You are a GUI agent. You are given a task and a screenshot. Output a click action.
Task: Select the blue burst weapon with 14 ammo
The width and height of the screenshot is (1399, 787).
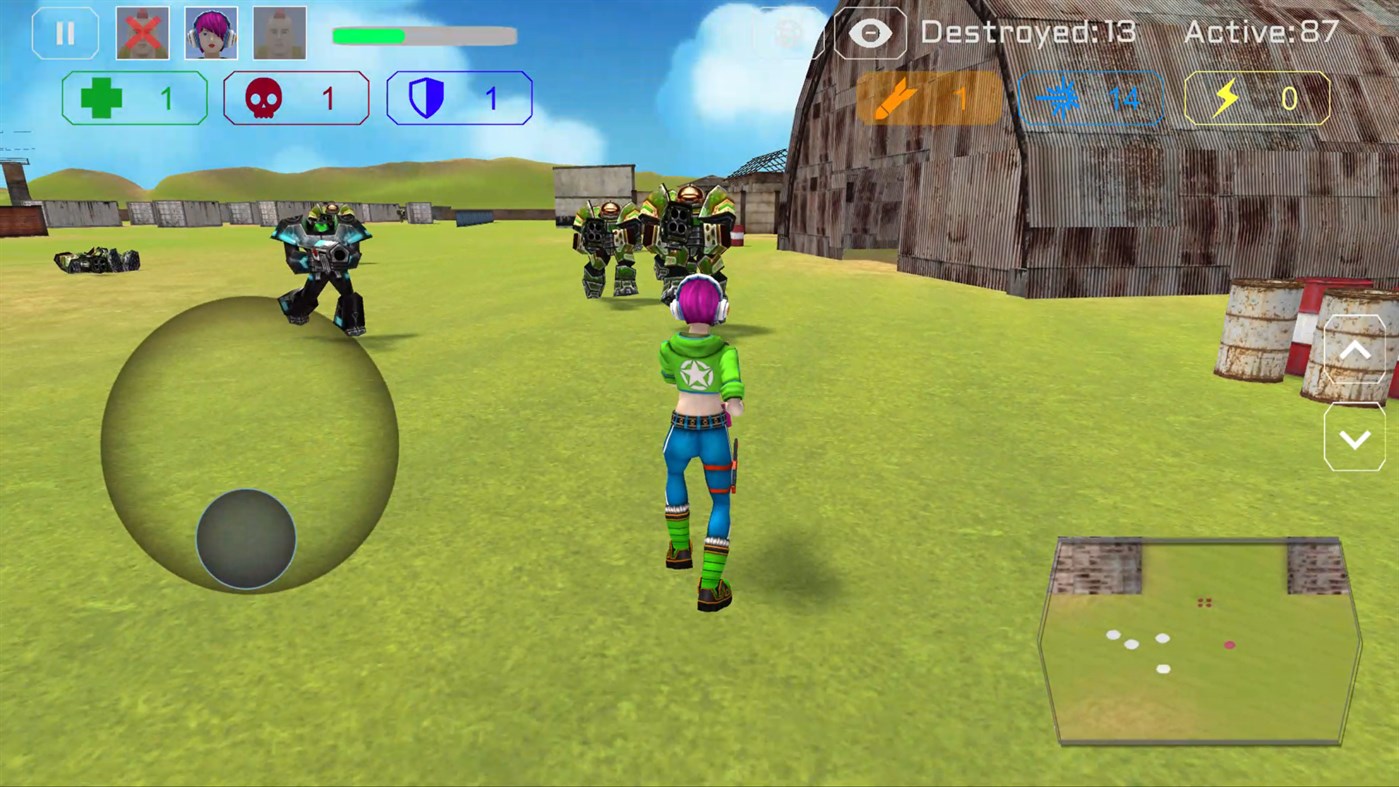point(1090,98)
